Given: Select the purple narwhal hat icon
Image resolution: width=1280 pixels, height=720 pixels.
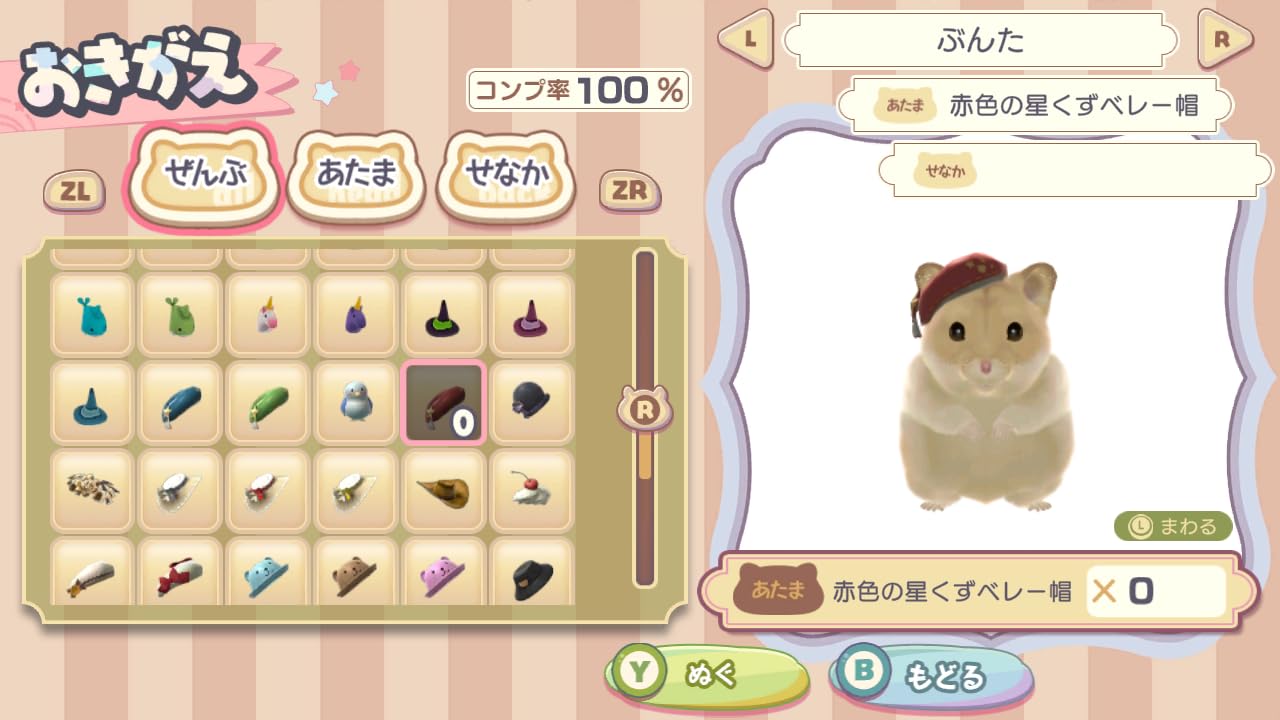Looking at the screenshot, I should (x=355, y=317).
